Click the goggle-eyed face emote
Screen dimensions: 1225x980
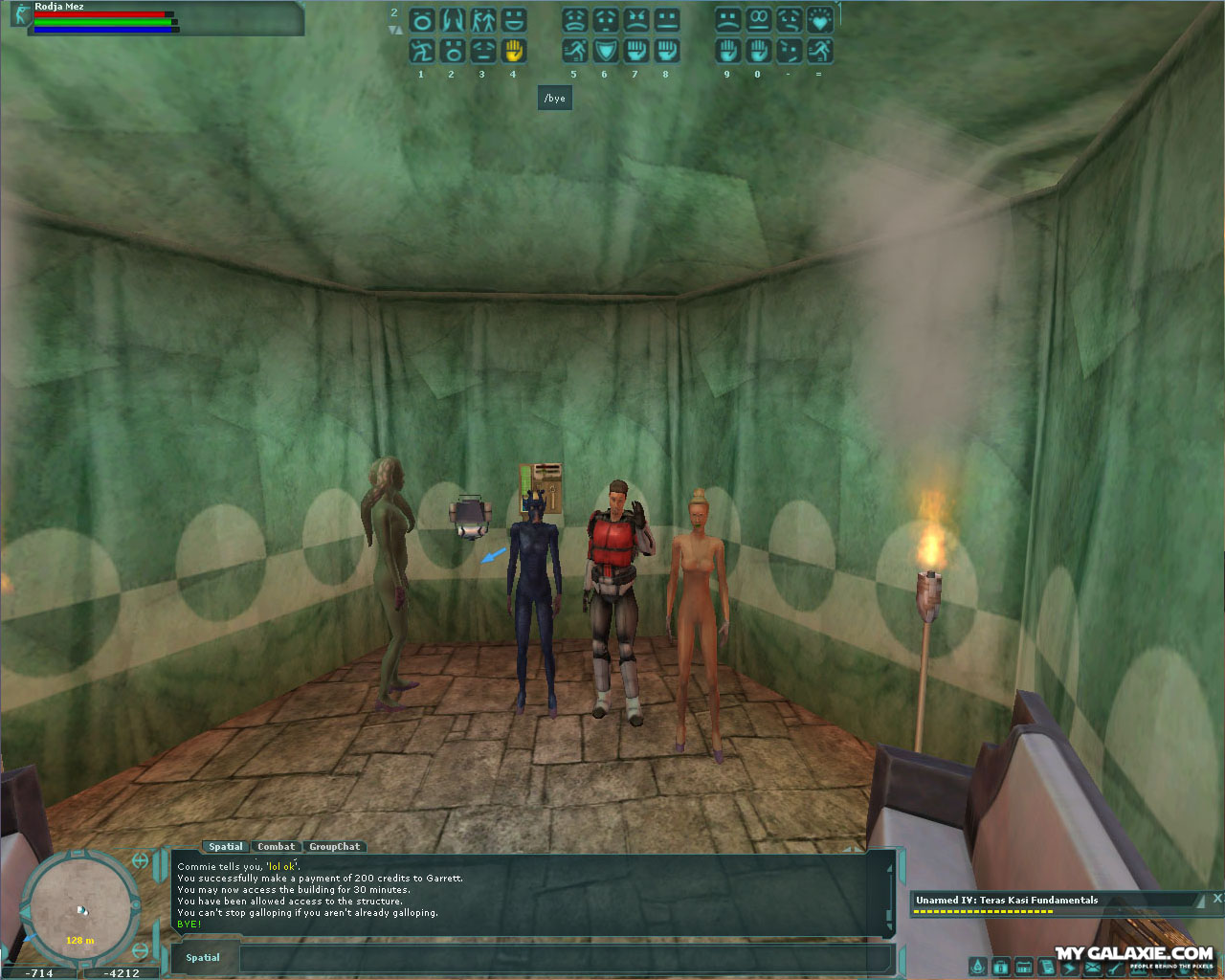[x=758, y=20]
